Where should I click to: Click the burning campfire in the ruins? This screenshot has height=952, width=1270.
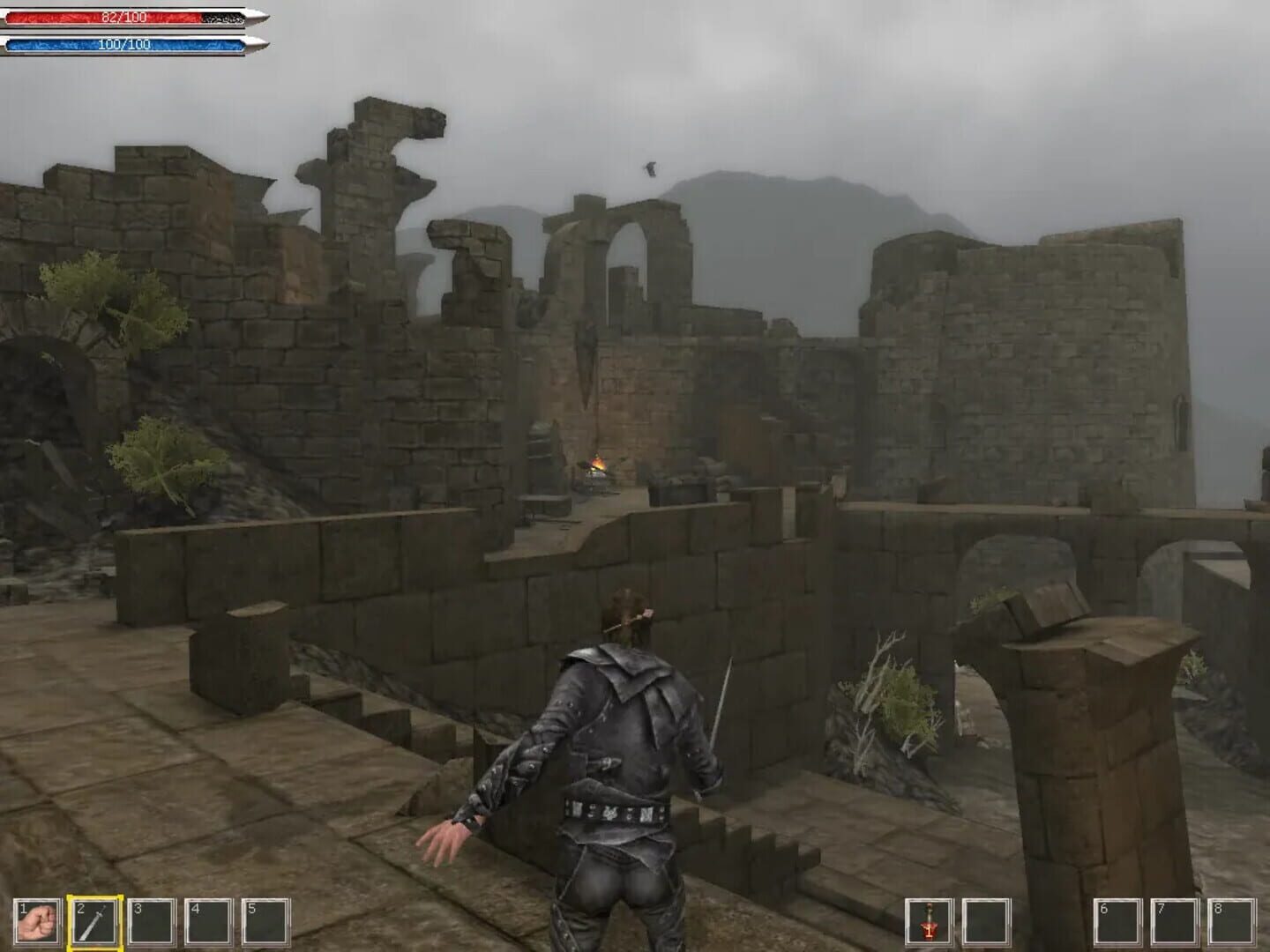click(598, 462)
